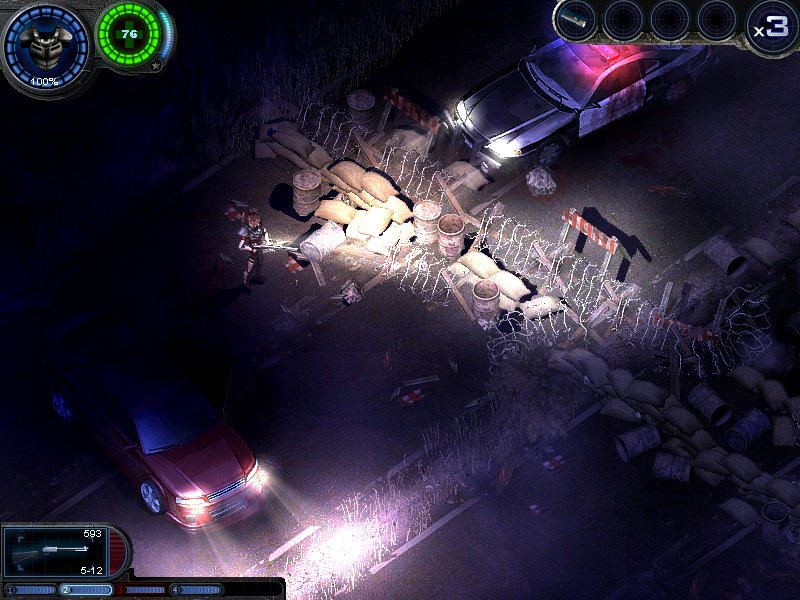The image size is (800, 600).
Task: Select weapon slot number 4
Action: click(195, 590)
